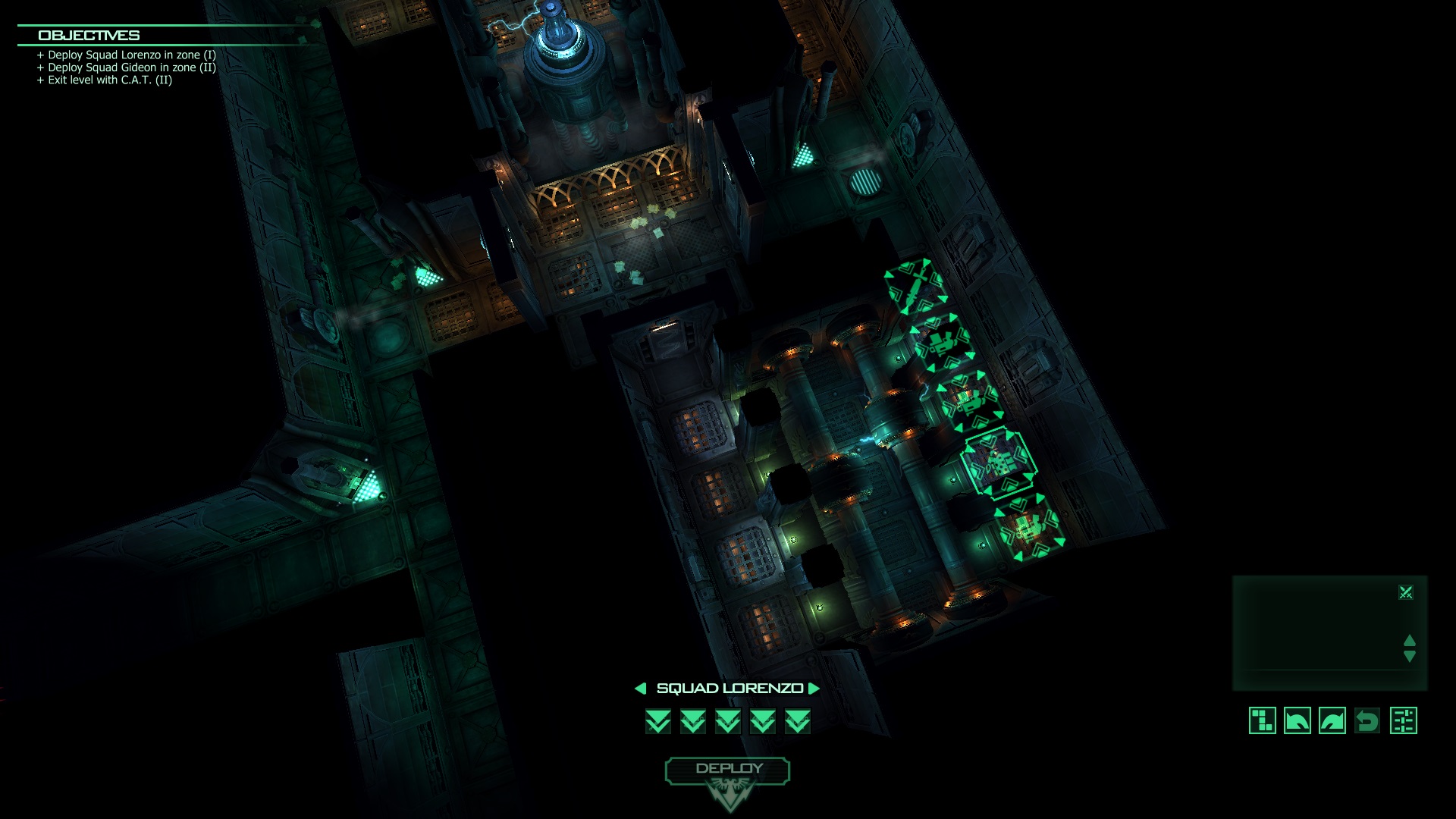
Task: Cycle to the next squad with the right arrow
Action: [x=814, y=689]
